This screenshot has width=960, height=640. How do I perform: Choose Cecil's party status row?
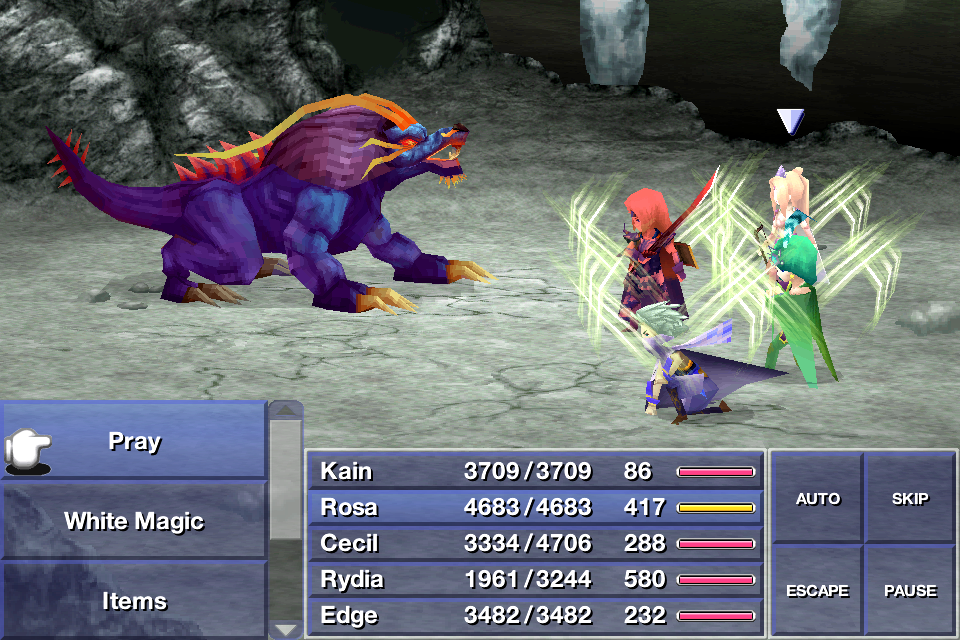(x=535, y=543)
